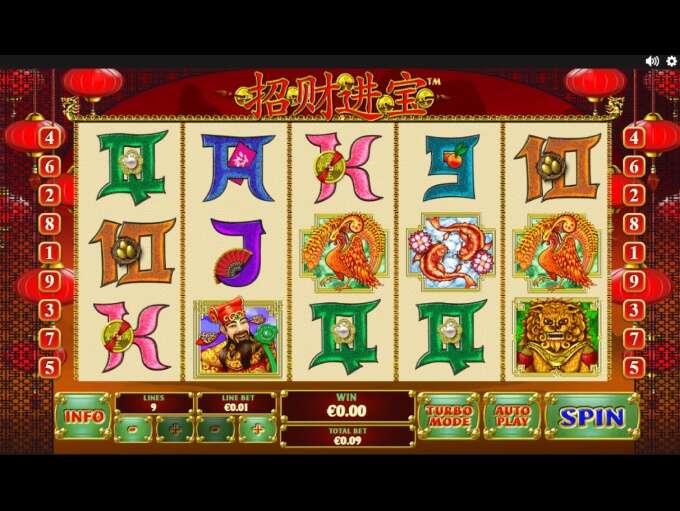Spin the reels with the SPIN button

tap(592, 416)
